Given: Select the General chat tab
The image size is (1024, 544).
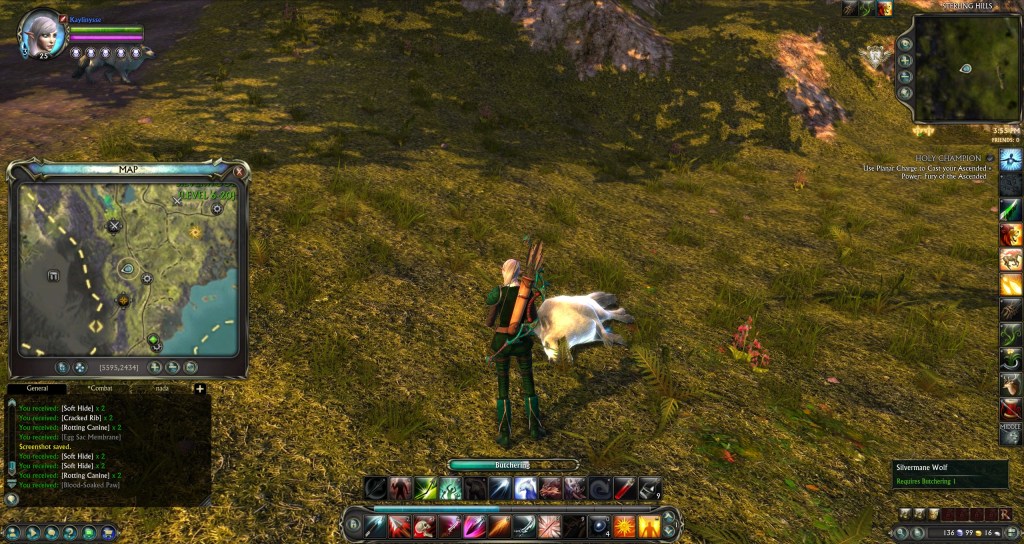Looking at the screenshot, I should tap(37, 388).
